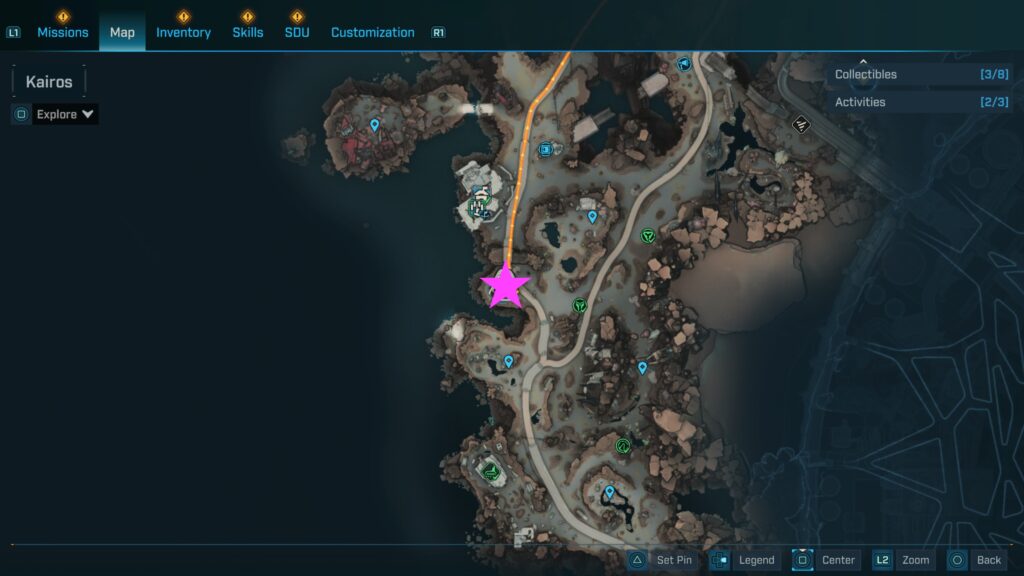Image resolution: width=1024 pixels, height=576 pixels.
Task: Select the Map tab
Action: [x=122, y=32]
